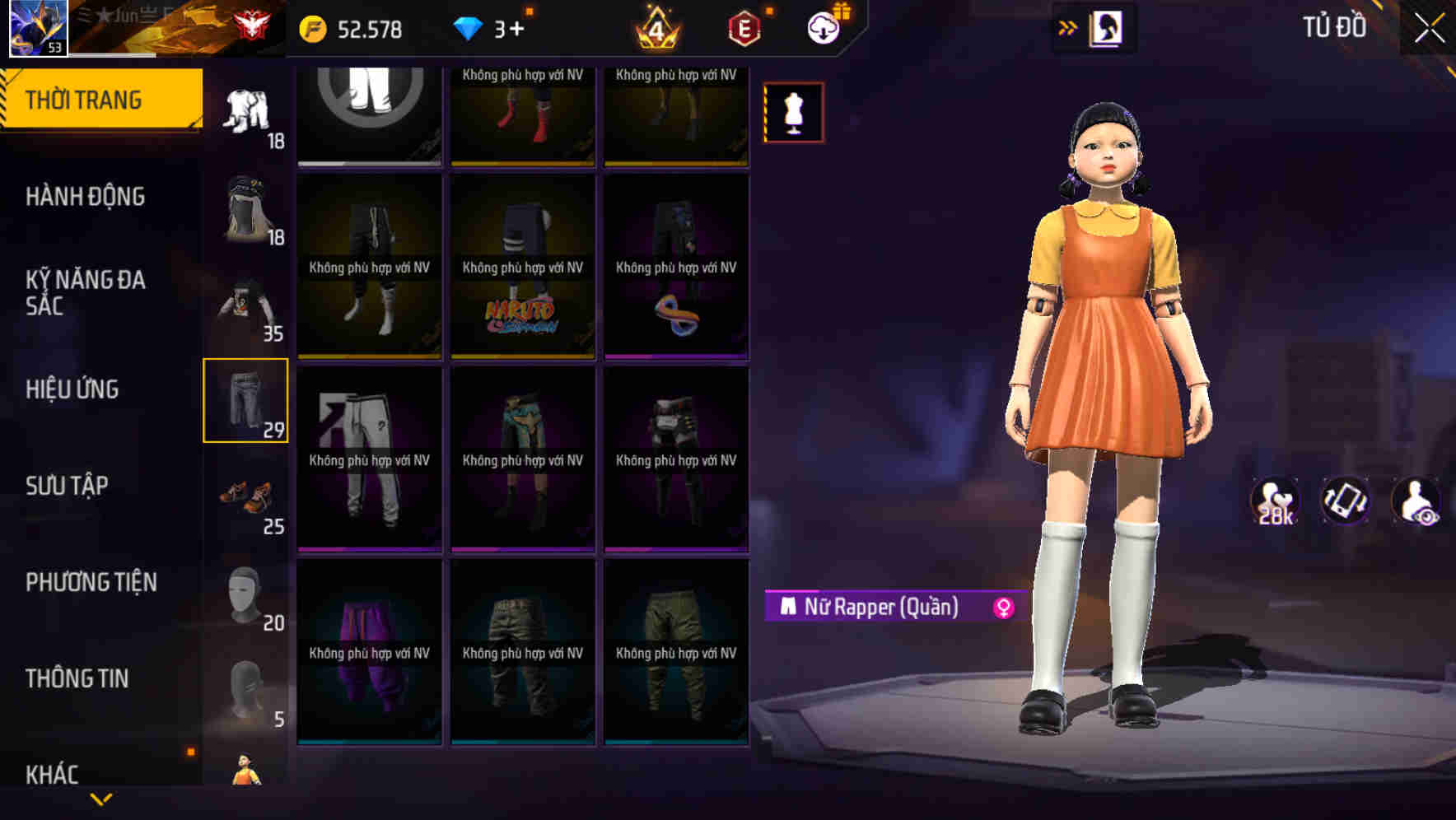
Task: Expand more categories with the down chevron below KHÁC
Action: (x=101, y=799)
